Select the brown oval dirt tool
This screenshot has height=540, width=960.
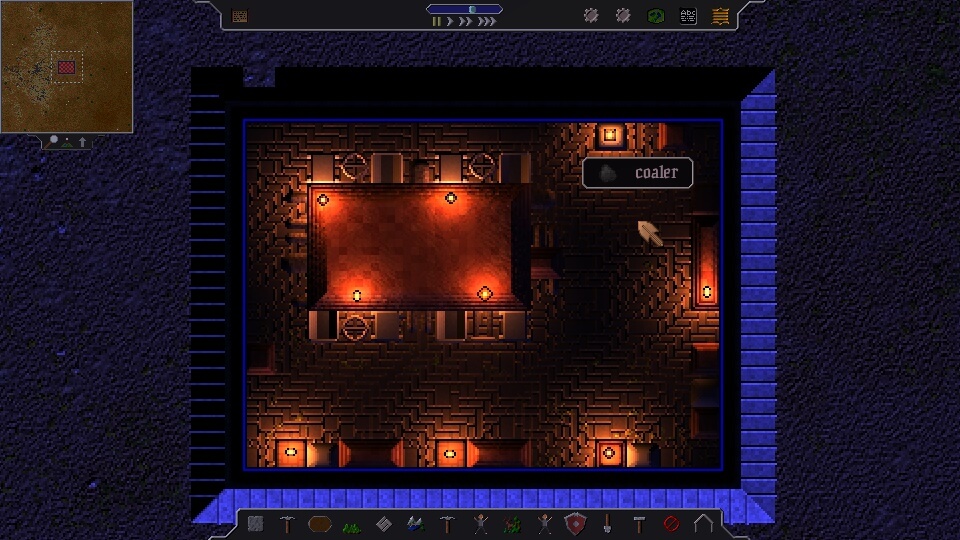tap(320, 523)
